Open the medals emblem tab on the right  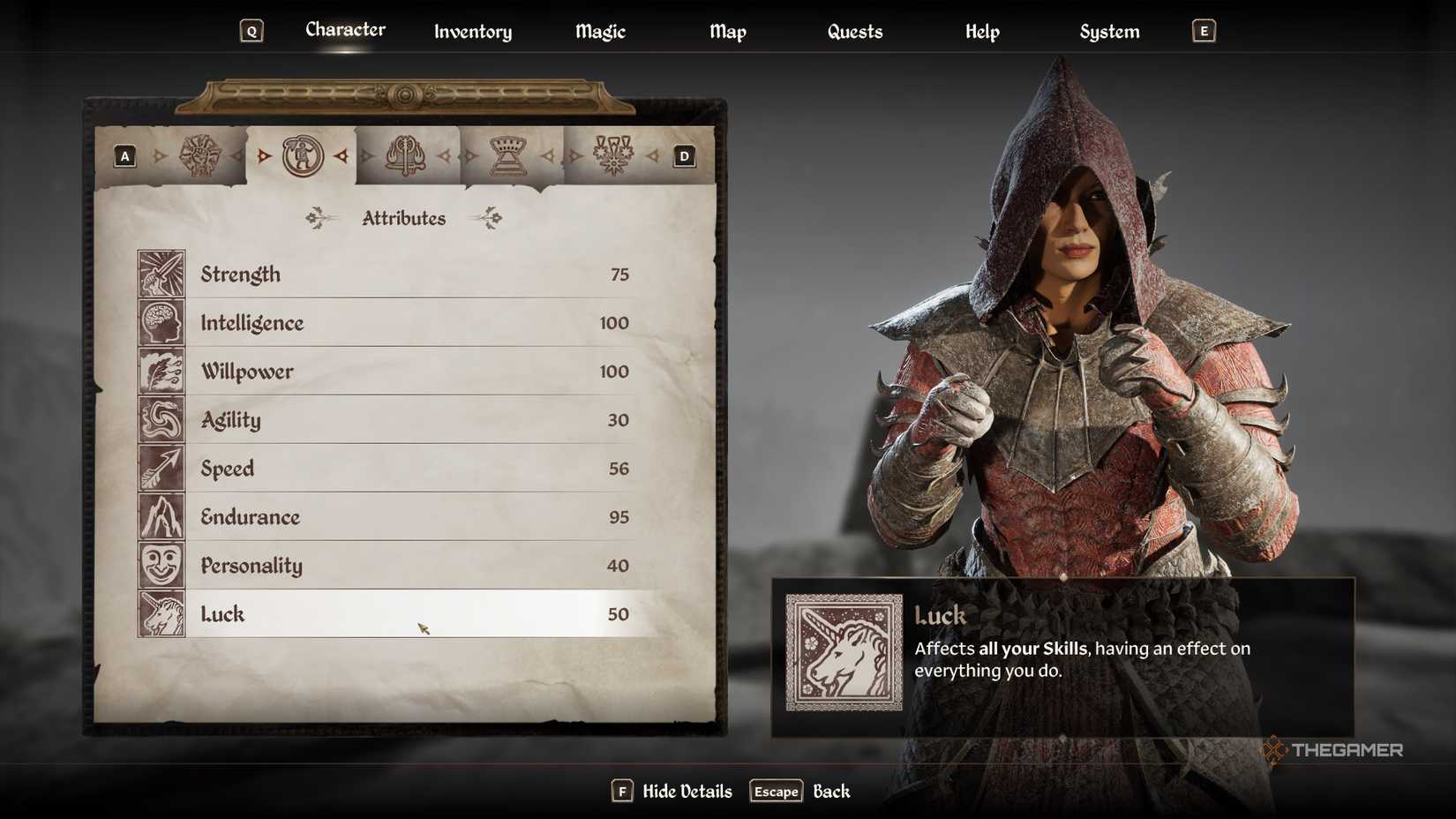(612, 154)
